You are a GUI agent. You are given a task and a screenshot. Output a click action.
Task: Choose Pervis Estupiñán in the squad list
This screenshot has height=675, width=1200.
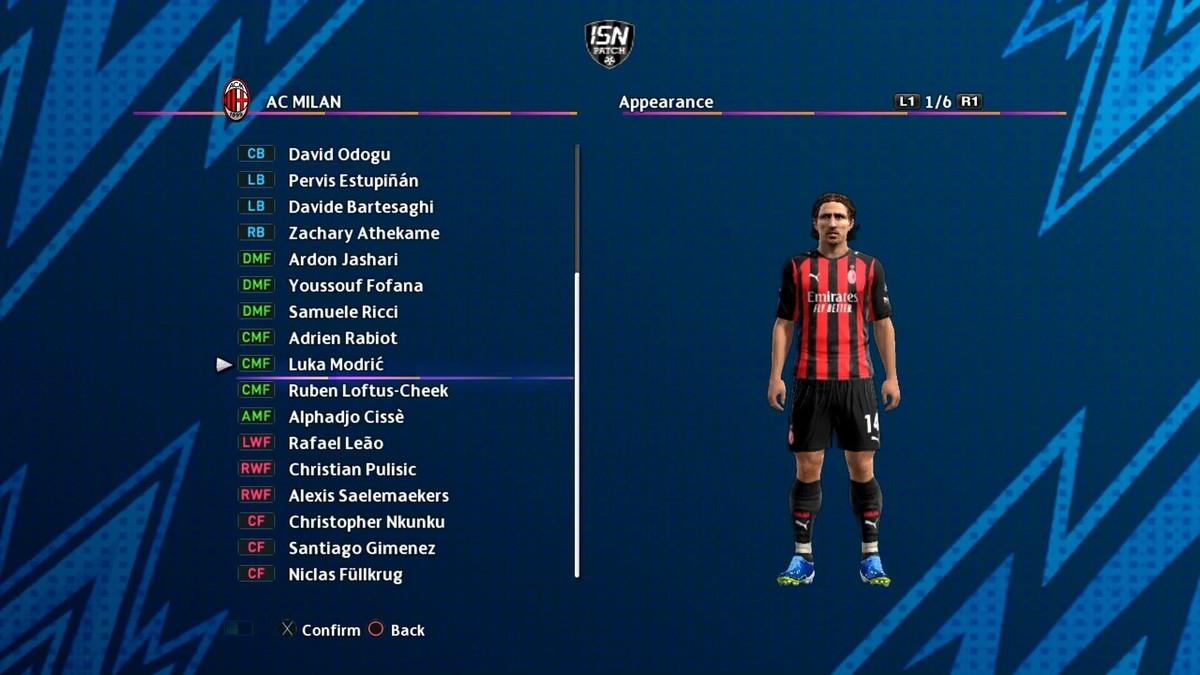tap(353, 181)
